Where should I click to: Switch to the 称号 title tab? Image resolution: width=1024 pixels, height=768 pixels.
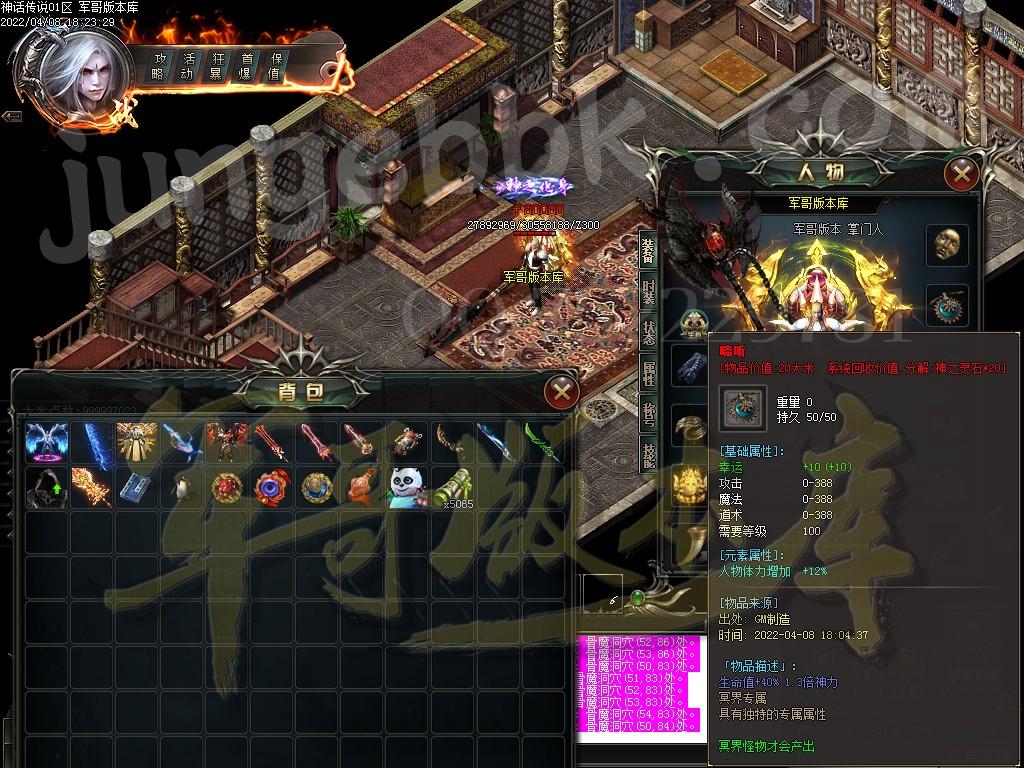coord(648,414)
